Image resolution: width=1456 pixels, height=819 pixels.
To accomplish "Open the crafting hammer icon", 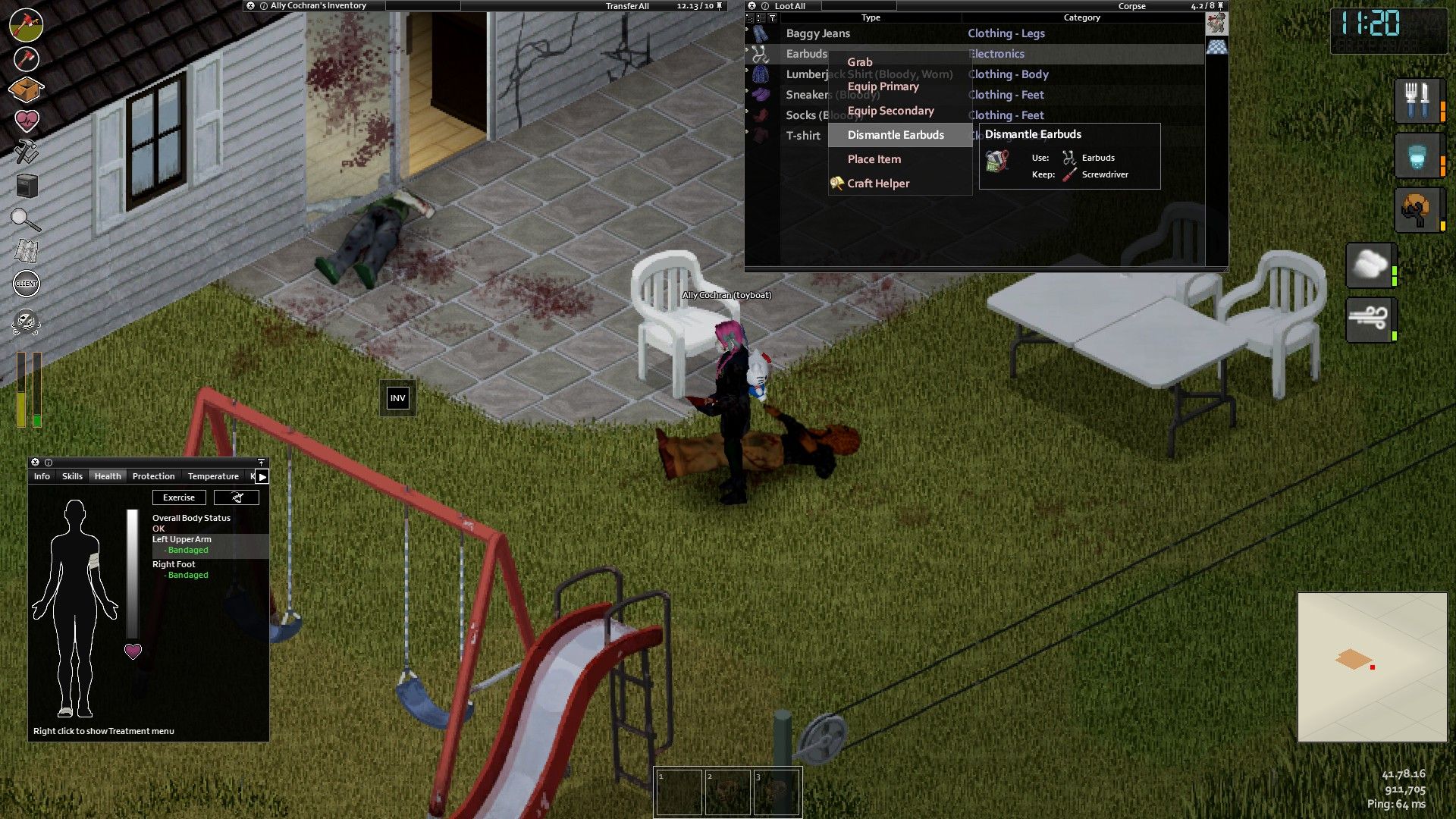I will [26, 149].
